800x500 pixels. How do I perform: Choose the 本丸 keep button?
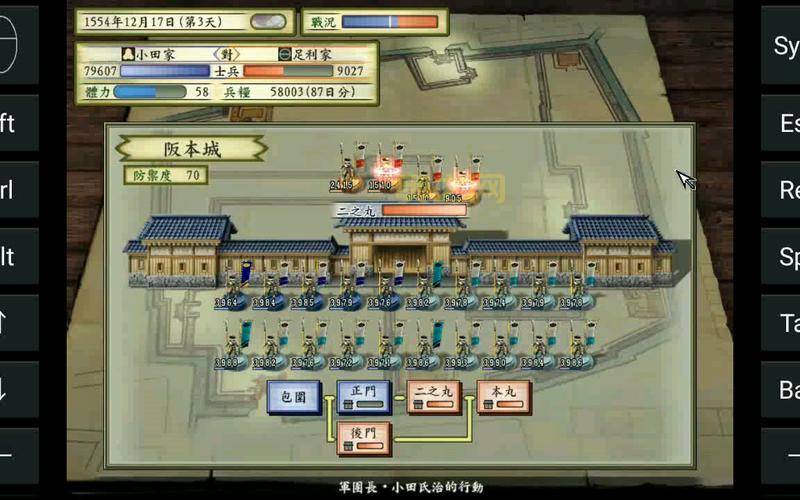pyautogui.click(x=504, y=397)
